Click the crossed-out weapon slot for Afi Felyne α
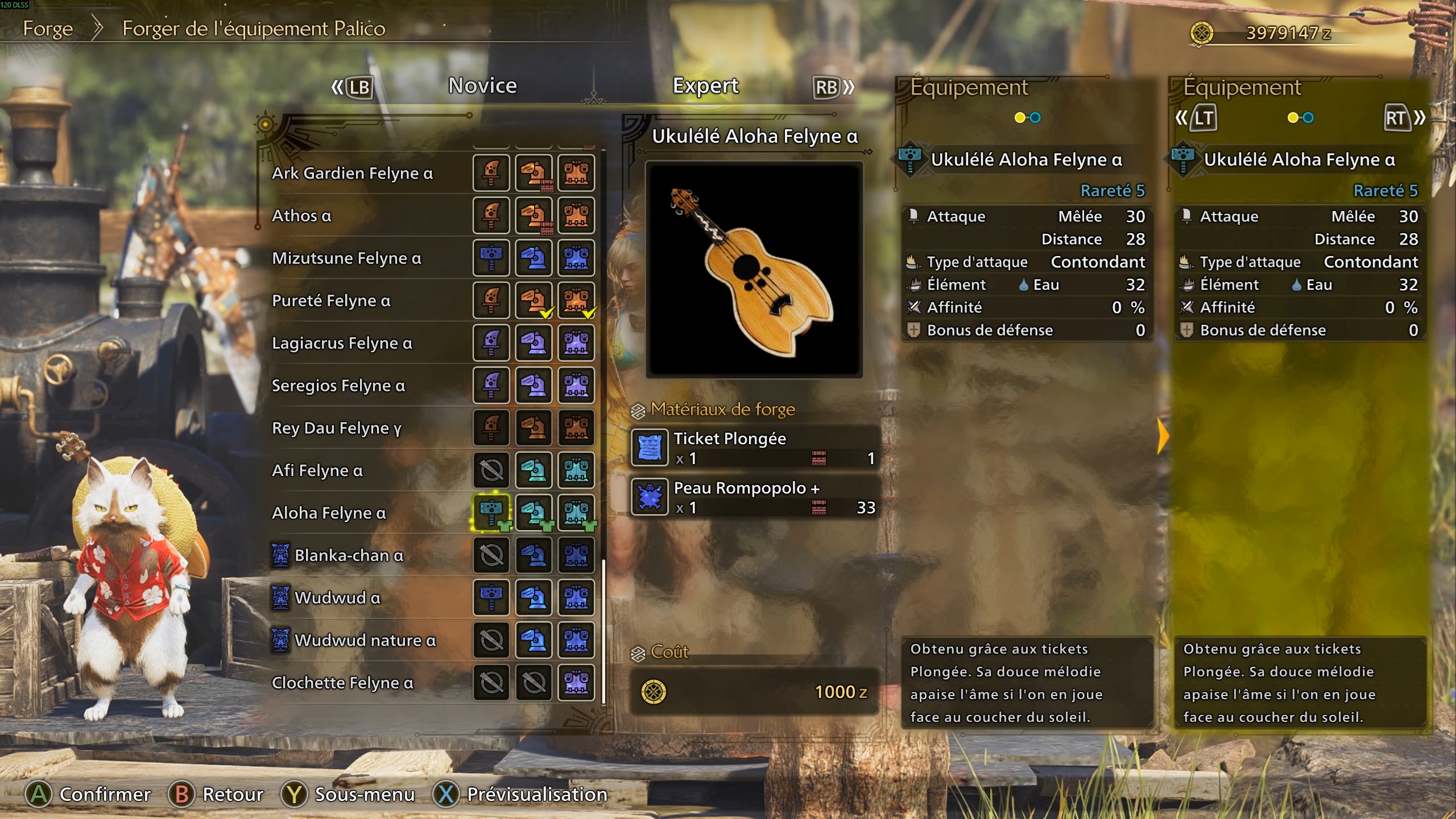The image size is (1456, 819). pyautogui.click(x=491, y=470)
